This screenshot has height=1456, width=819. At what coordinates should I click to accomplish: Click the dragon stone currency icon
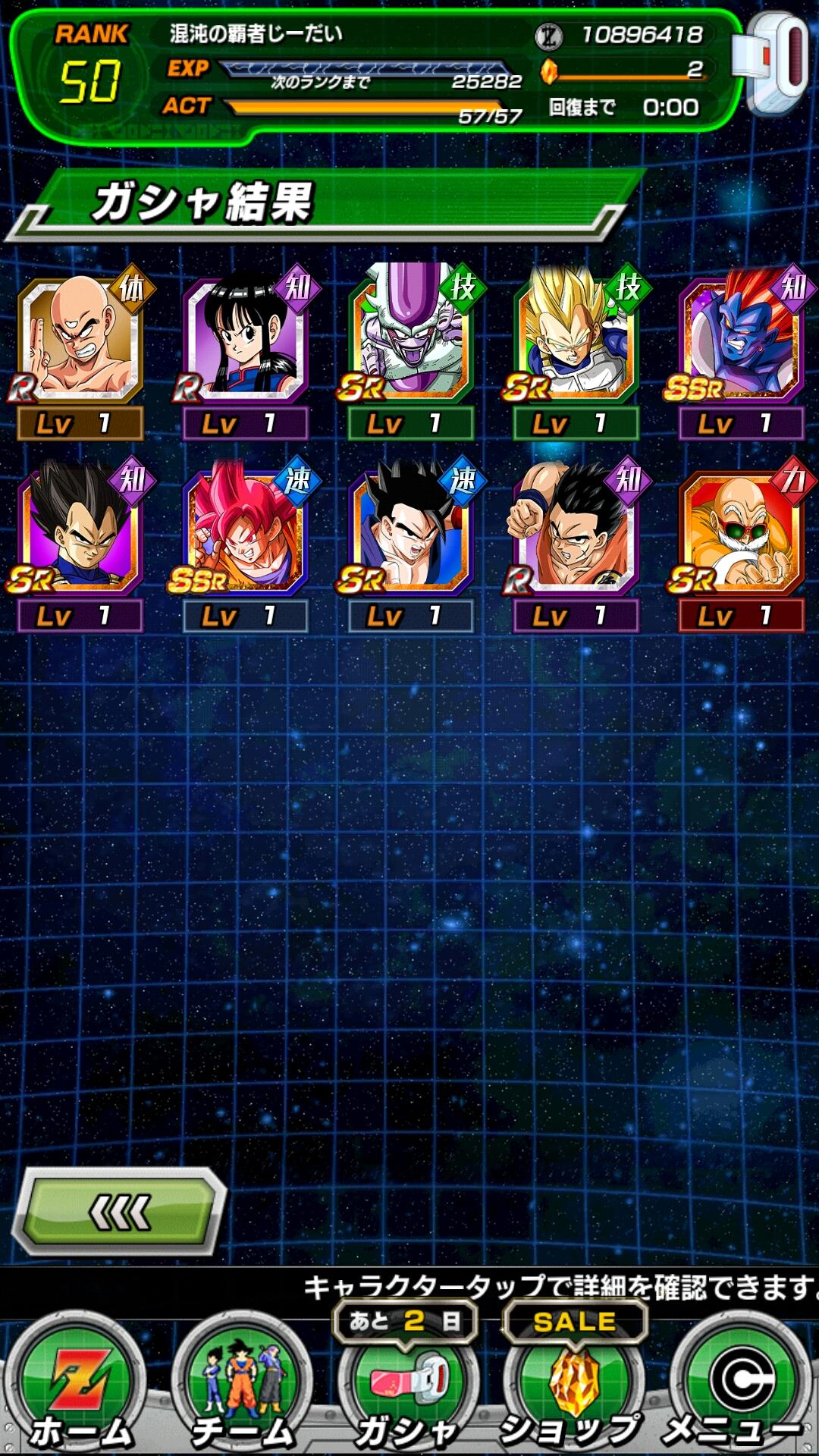pyautogui.click(x=549, y=71)
